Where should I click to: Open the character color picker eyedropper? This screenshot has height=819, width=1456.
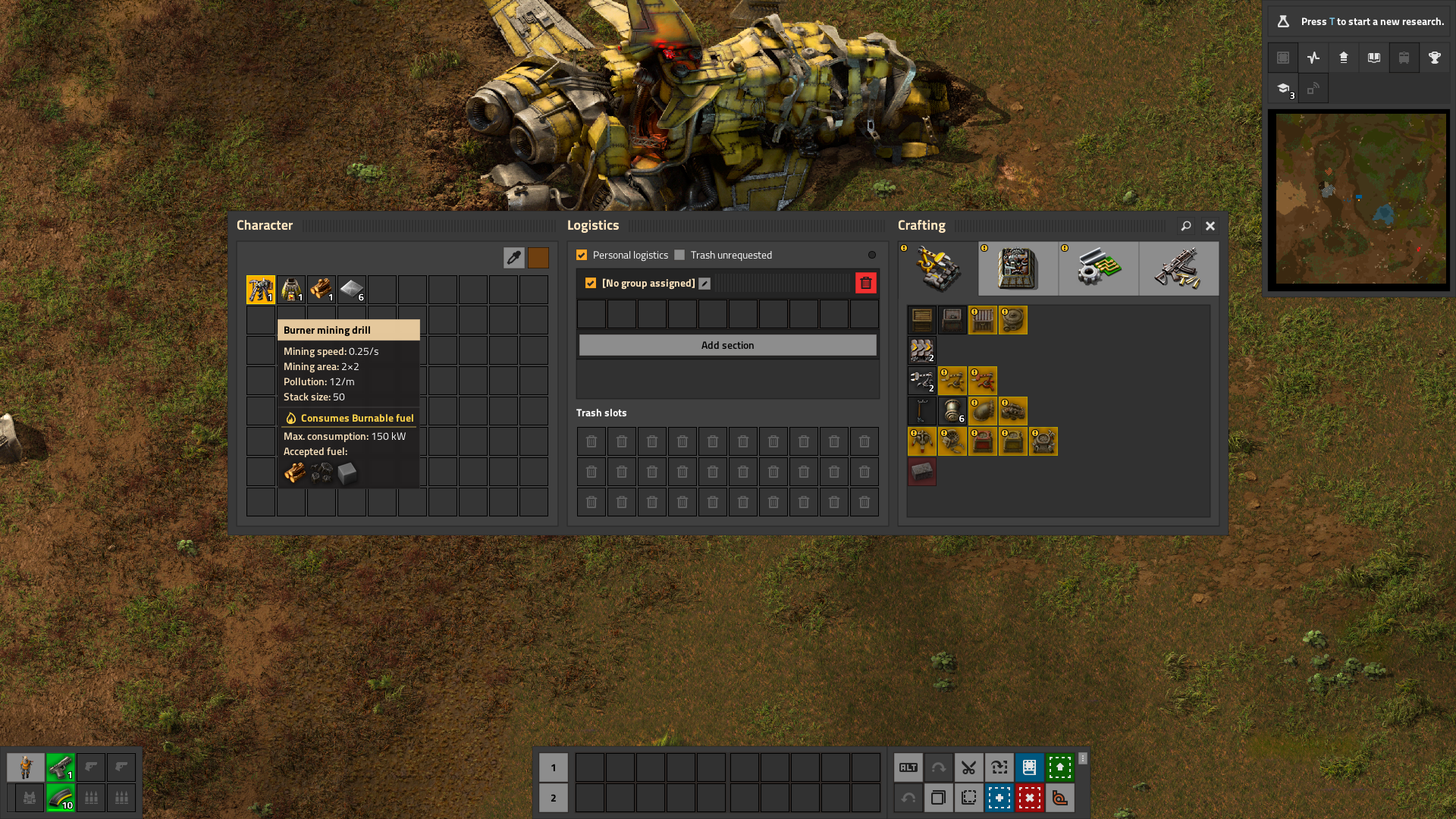[513, 258]
